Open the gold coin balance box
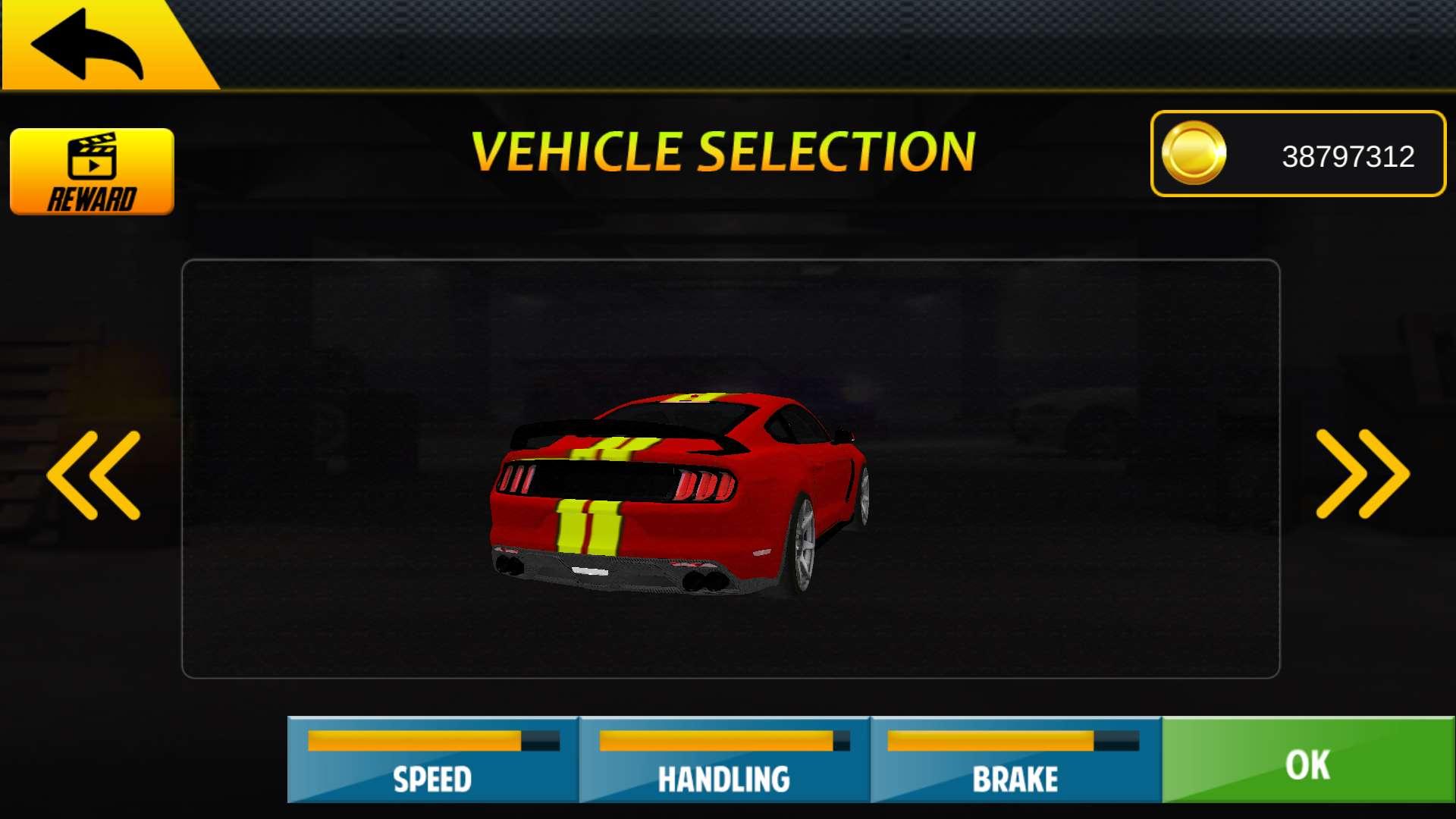This screenshot has width=1456, height=819. (x=1297, y=154)
